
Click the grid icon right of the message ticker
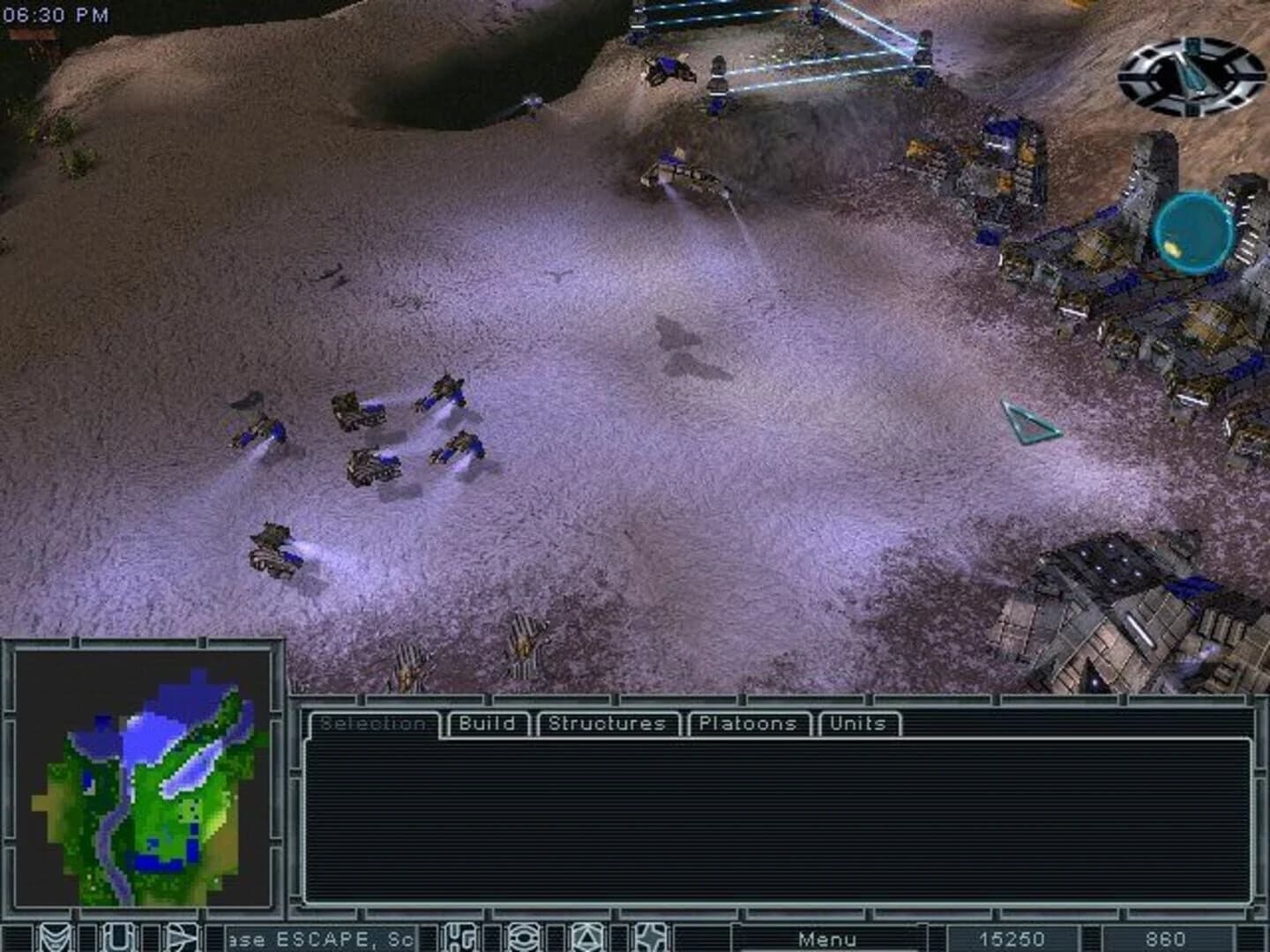pos(459,936)
